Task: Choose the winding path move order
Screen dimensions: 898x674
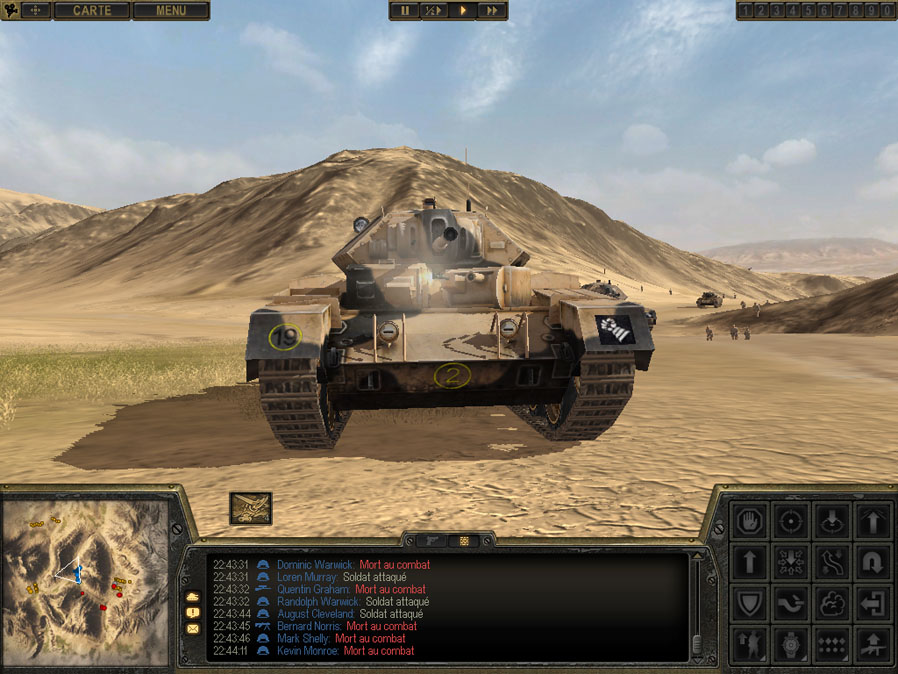Action: click(832, 562)
